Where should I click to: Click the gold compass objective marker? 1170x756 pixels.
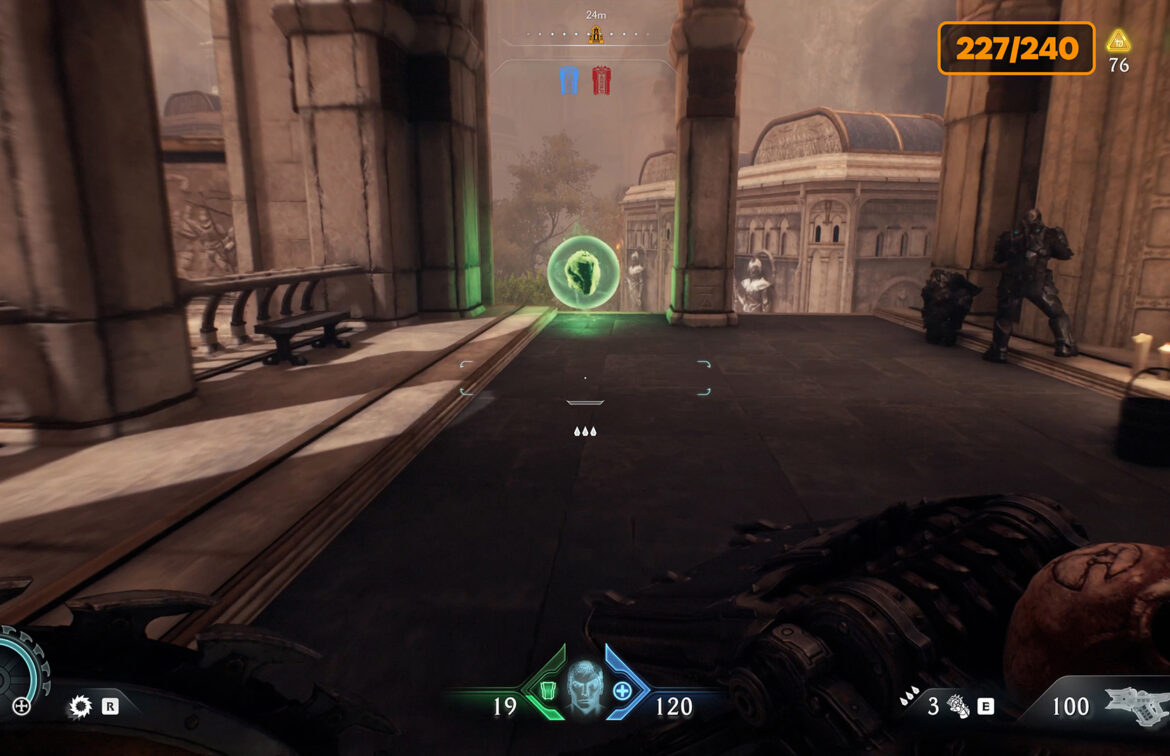pos(596,36)
